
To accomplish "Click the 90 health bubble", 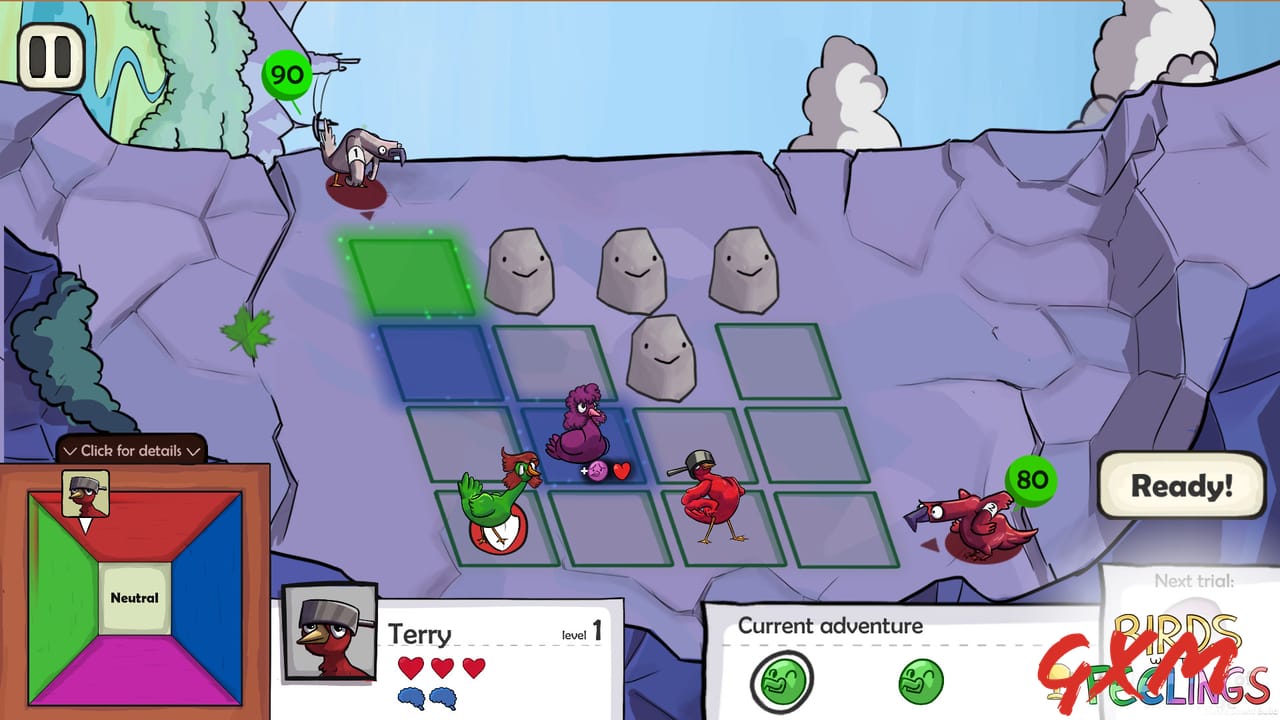I will coord(285,72).
